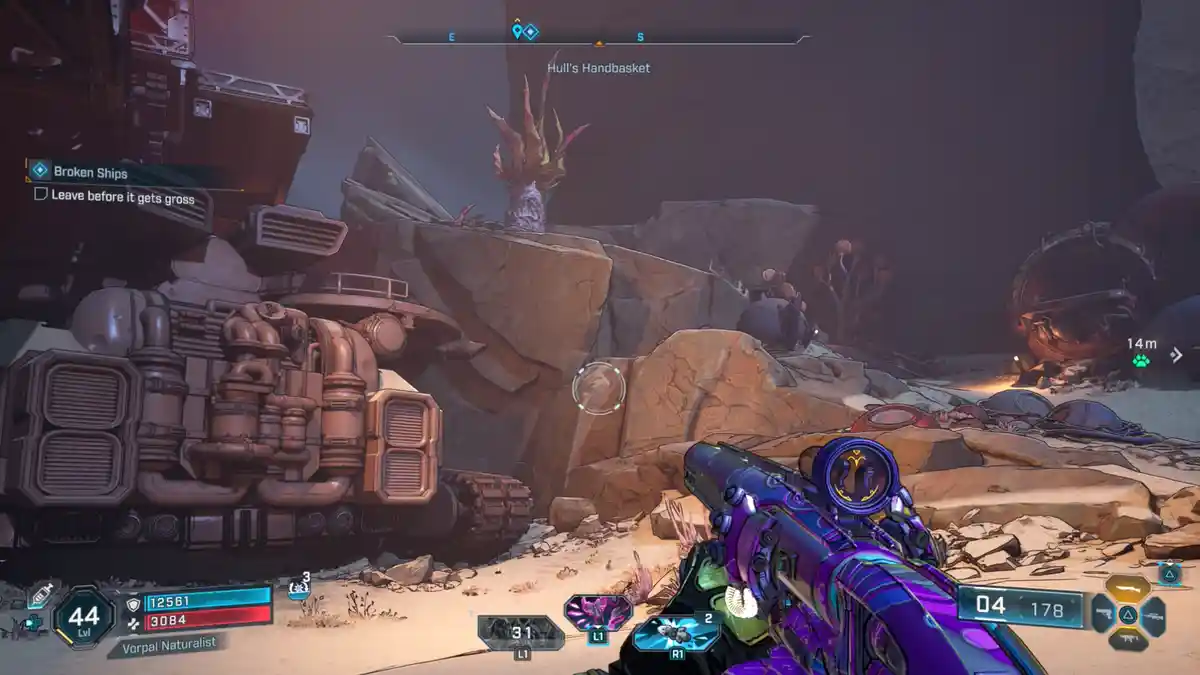The height and width of the screenshot is (675, 1200).
Task: Activate the purple creature action skill
Action: coord(598,612)
